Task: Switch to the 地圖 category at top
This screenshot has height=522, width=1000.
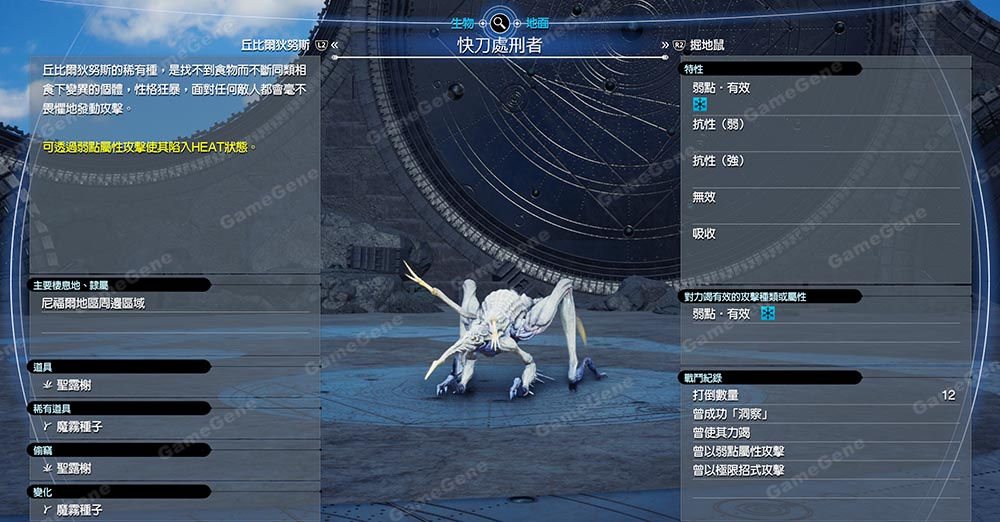Action: pyautogui.click(x=537, y=21)
